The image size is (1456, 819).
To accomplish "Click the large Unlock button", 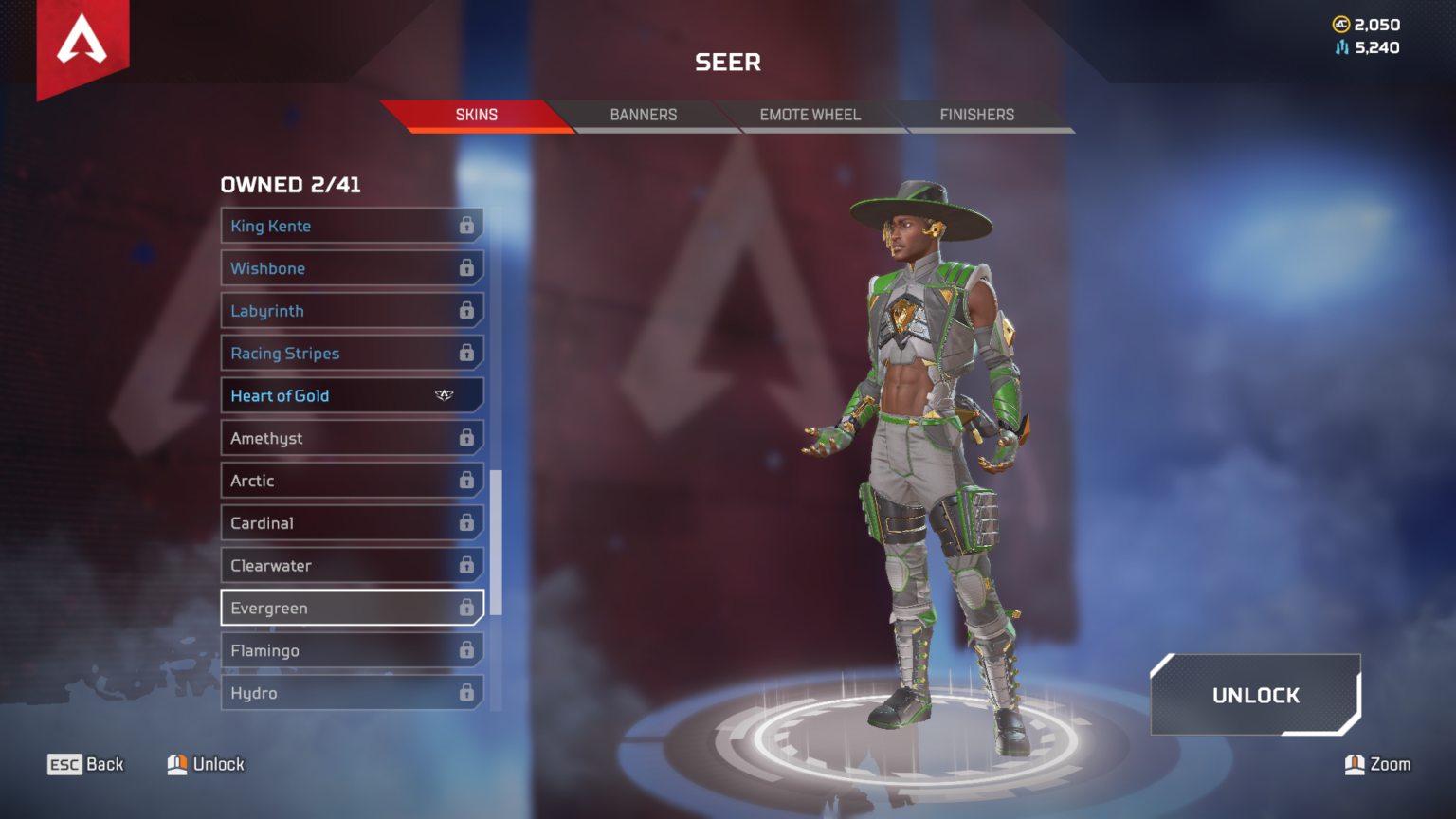I will [1255, 695].
